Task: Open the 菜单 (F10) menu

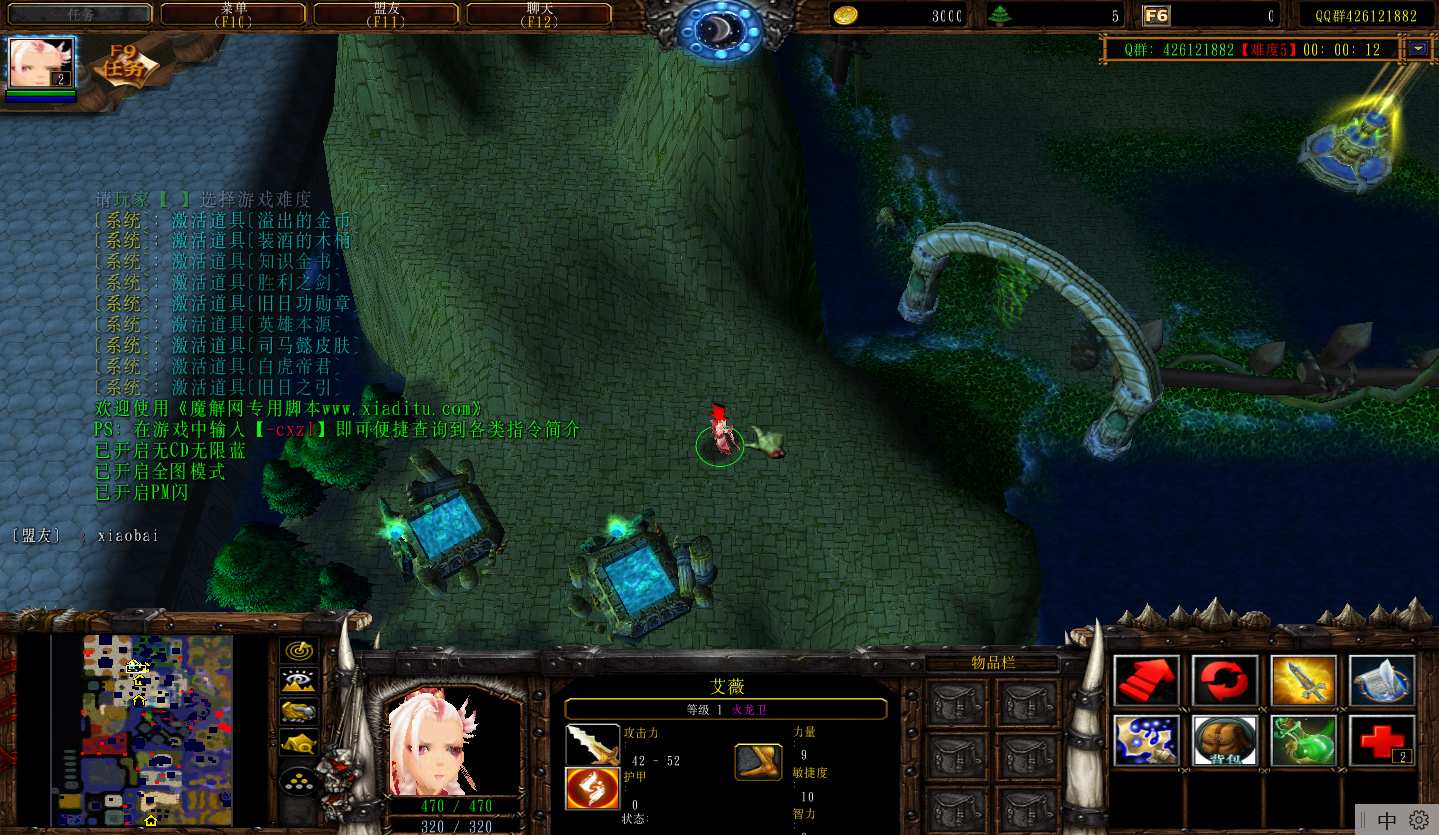Action: point(233,14)
